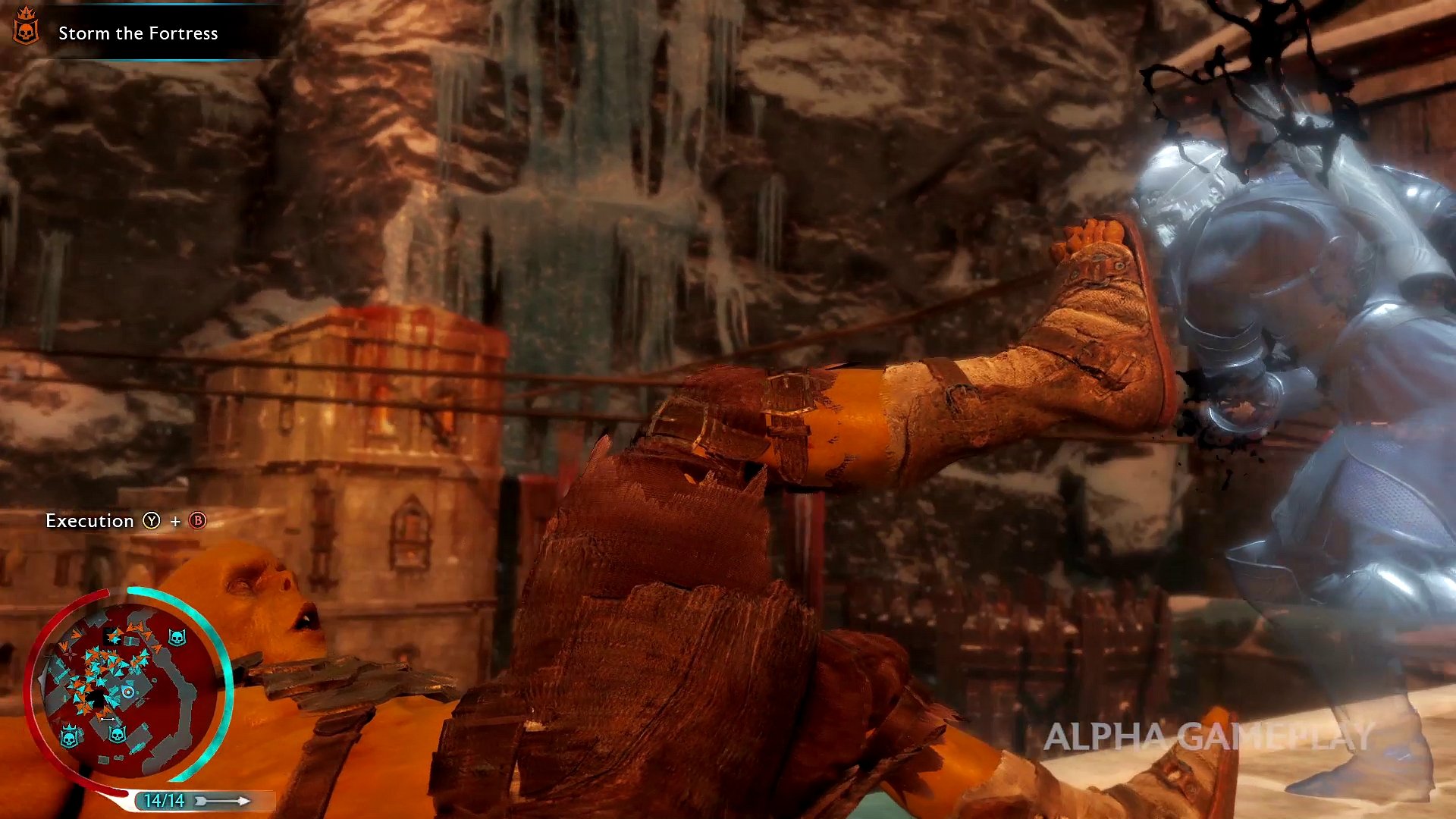Select the crowned skull marker on the minimap
This screenshot has height=819, width=1456.
[x=70, y=736]
